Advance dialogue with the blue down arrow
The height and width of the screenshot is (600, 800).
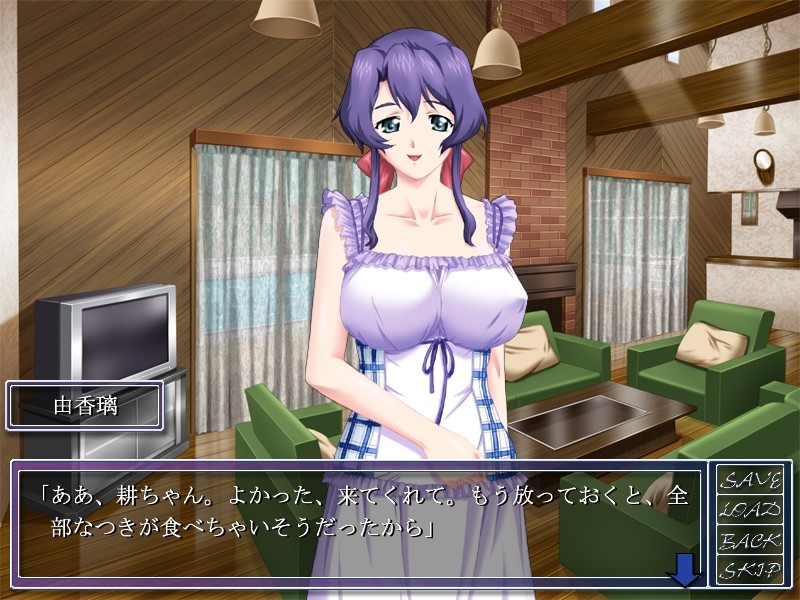coord(684,573)
